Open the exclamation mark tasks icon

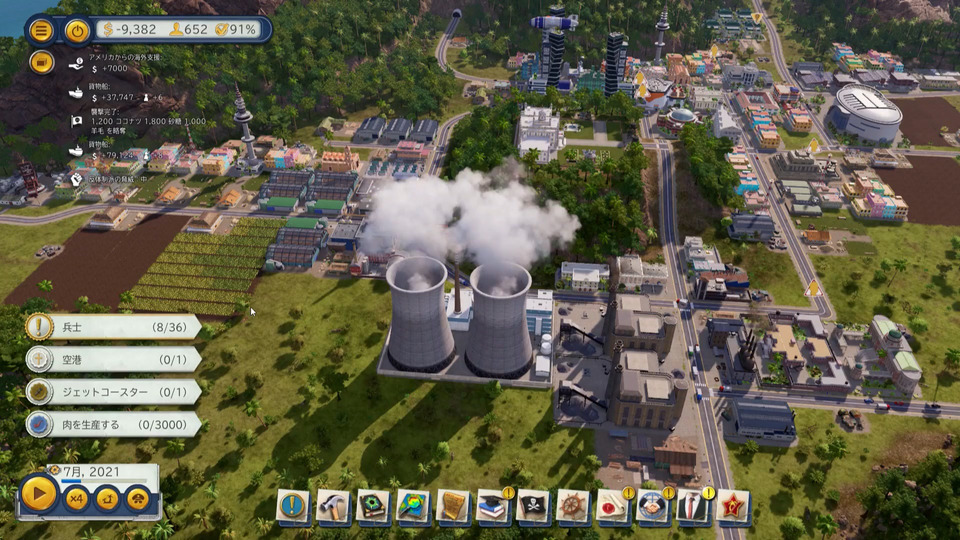[293, 506]
